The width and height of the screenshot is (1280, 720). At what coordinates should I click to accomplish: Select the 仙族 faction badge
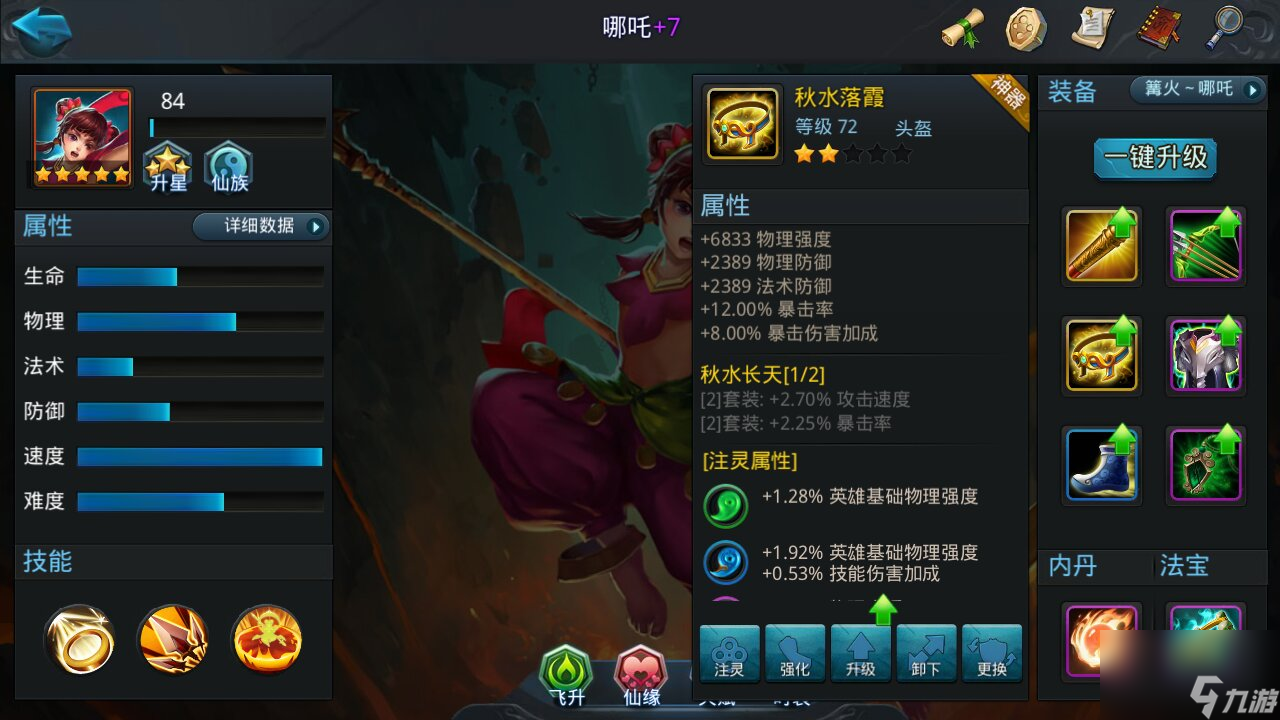228,166
